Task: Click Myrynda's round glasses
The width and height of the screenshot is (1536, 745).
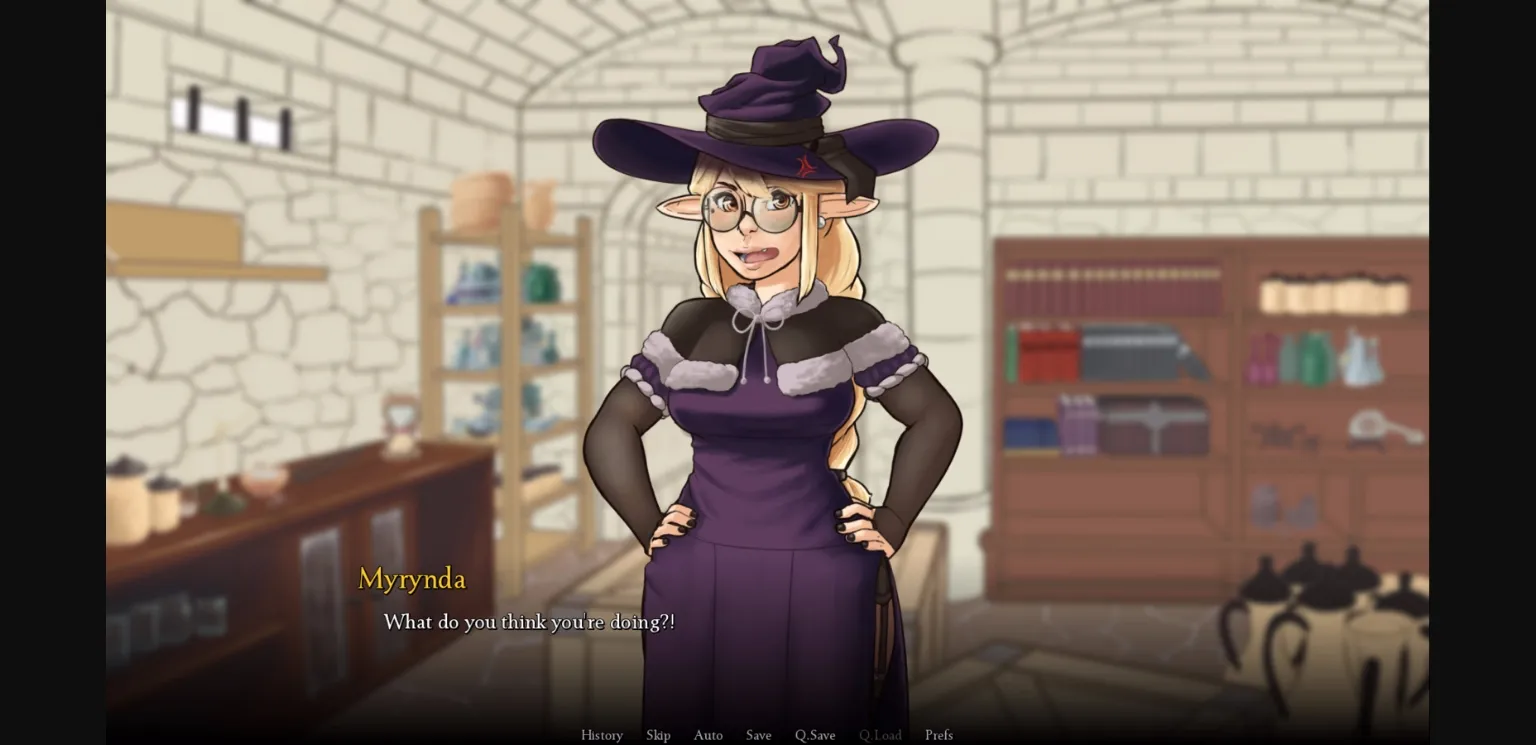Action: click(750, 210)
